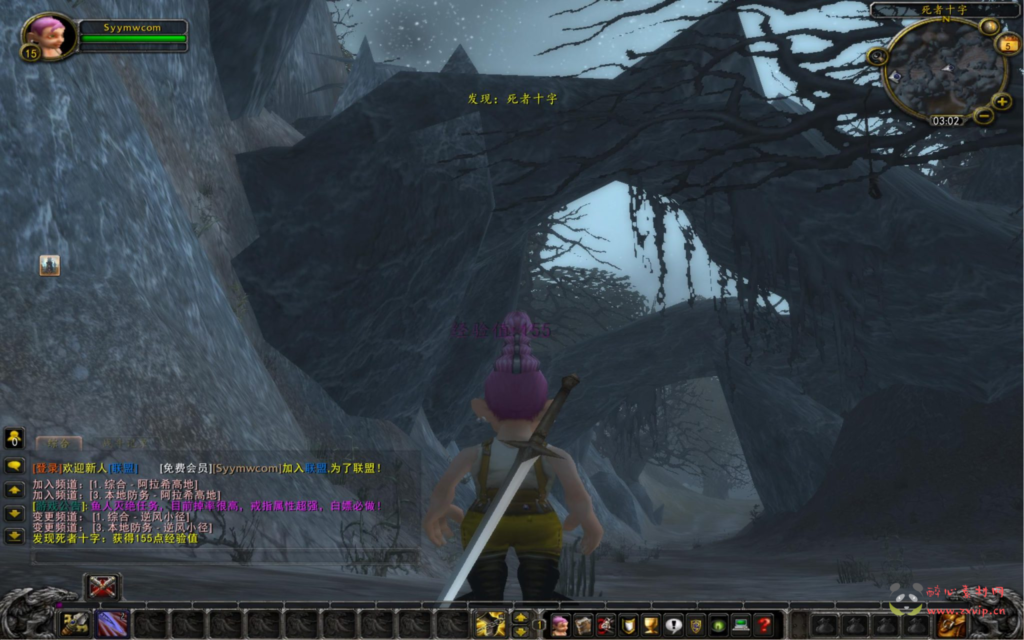1024x640 pixels.
Task: Zoom out the minimap with minus button
Action: point(983,117)
